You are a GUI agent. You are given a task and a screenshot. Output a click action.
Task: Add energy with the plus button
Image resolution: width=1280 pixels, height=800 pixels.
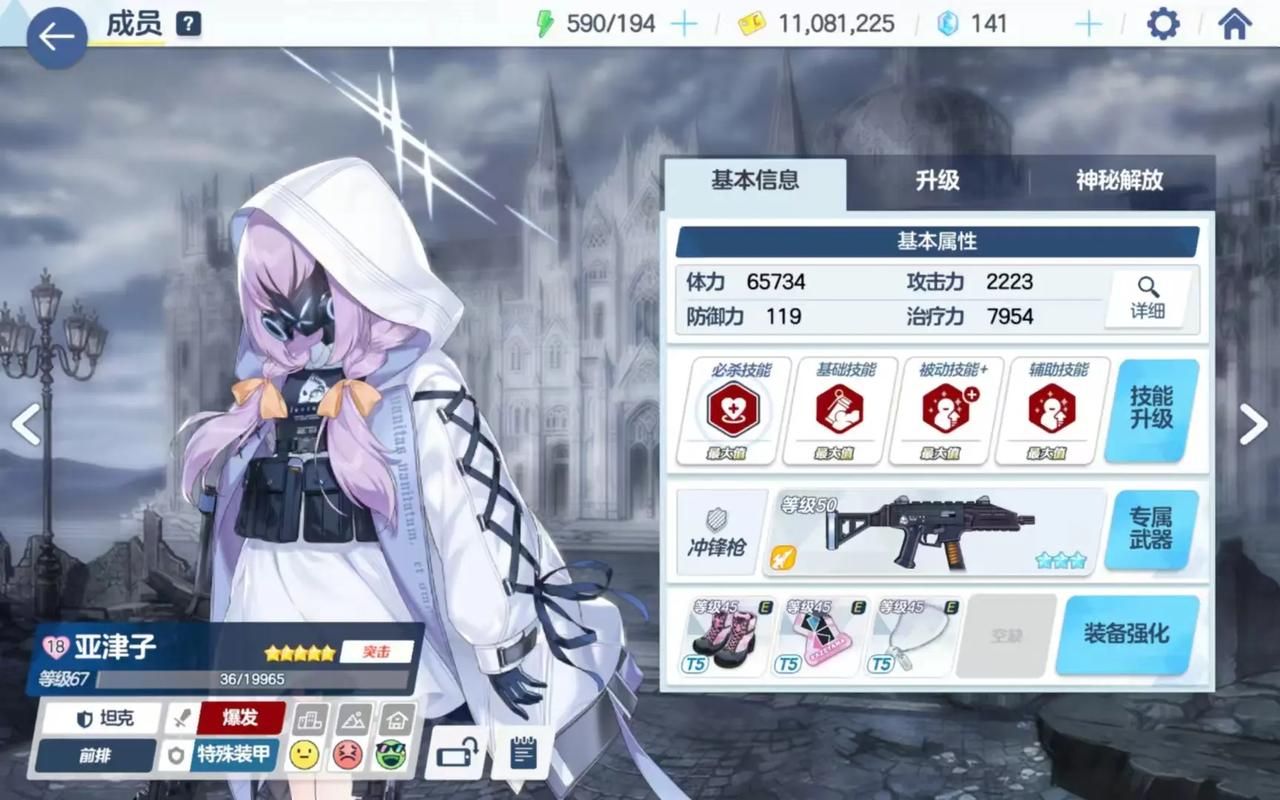click(x=684, y=24)
